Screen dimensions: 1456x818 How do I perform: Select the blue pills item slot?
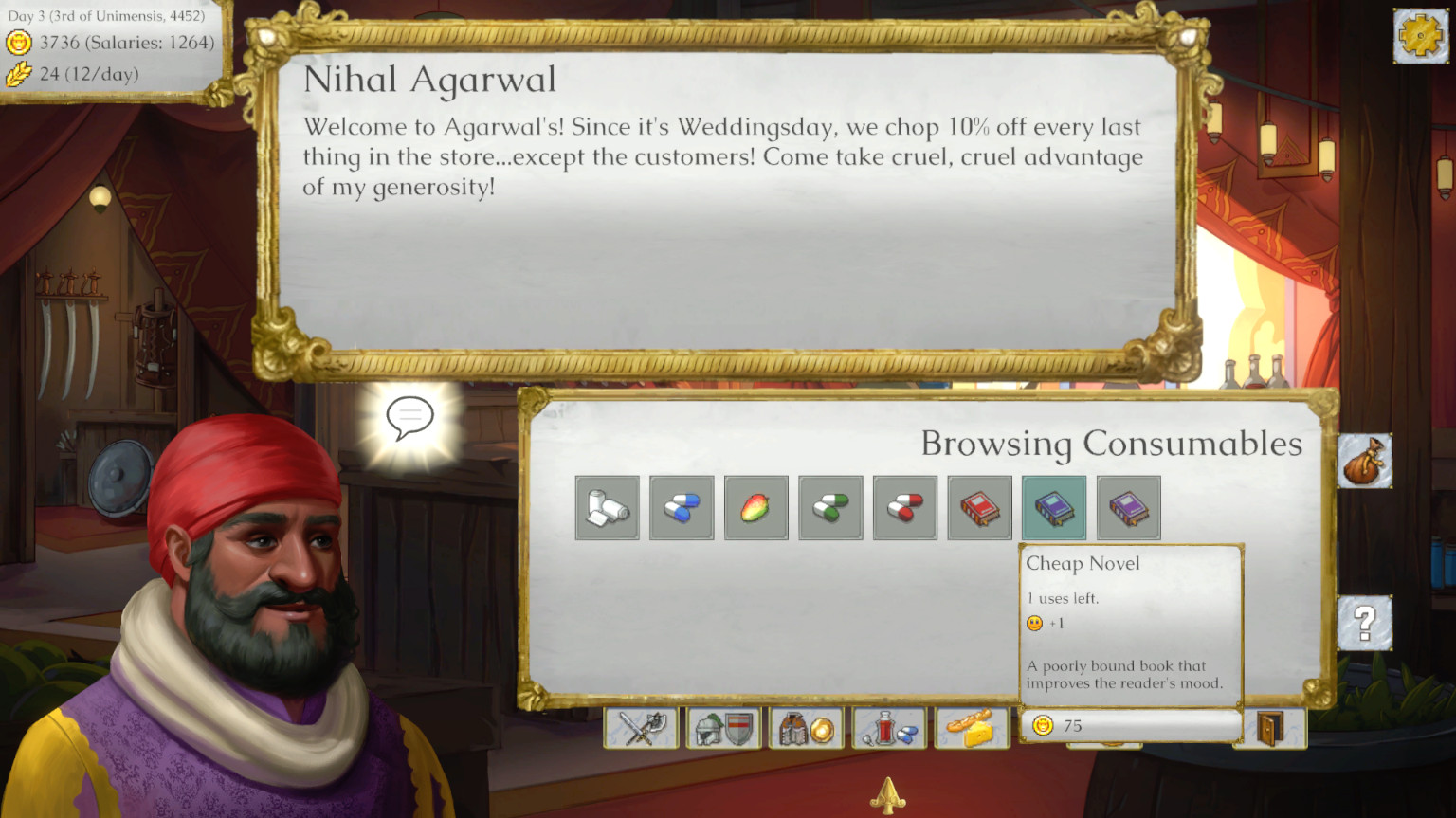pos(682,508)
